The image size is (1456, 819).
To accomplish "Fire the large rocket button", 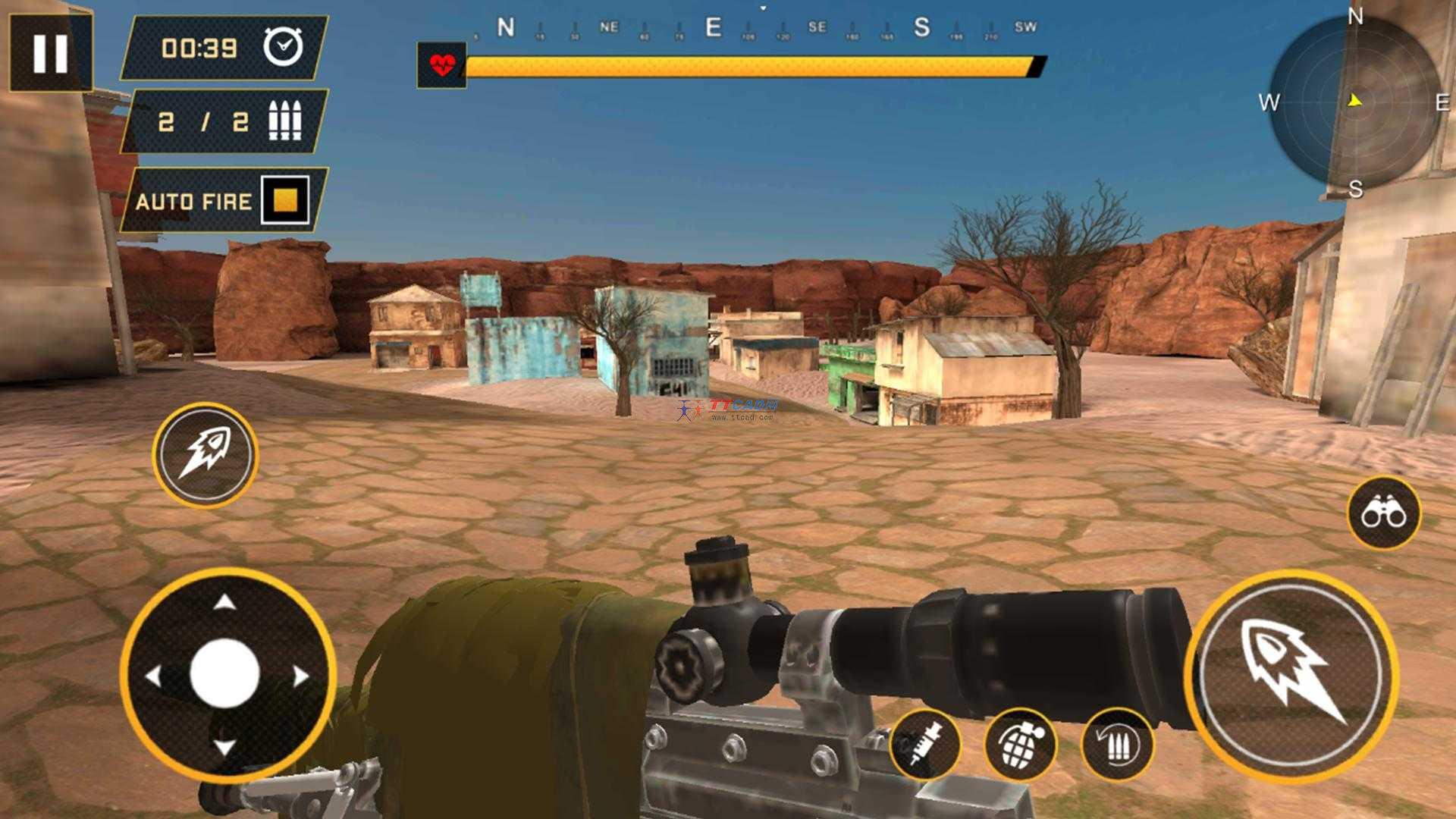I will click(x=1291, y=675).
